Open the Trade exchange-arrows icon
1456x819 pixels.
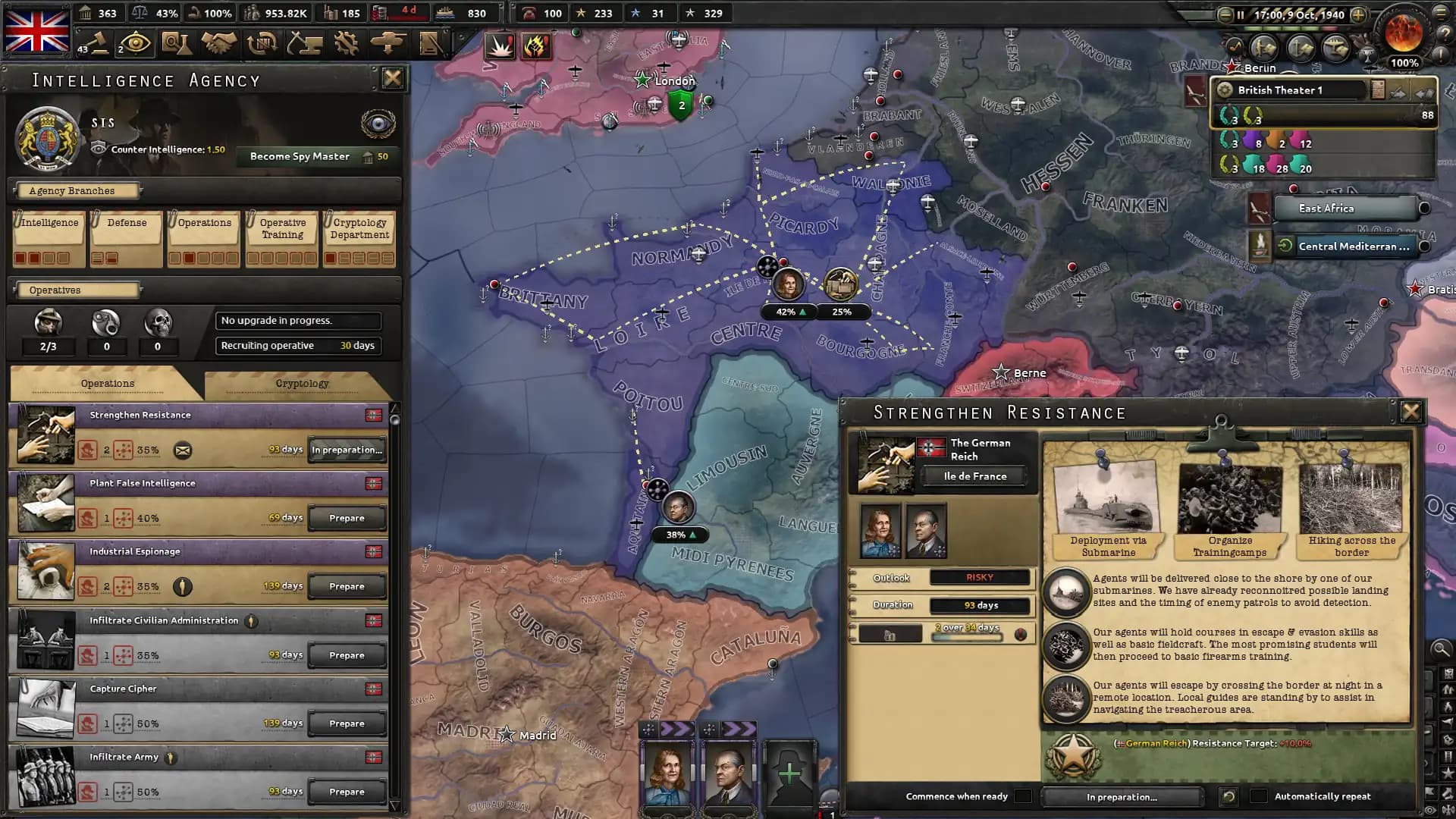tap(261, 44)
